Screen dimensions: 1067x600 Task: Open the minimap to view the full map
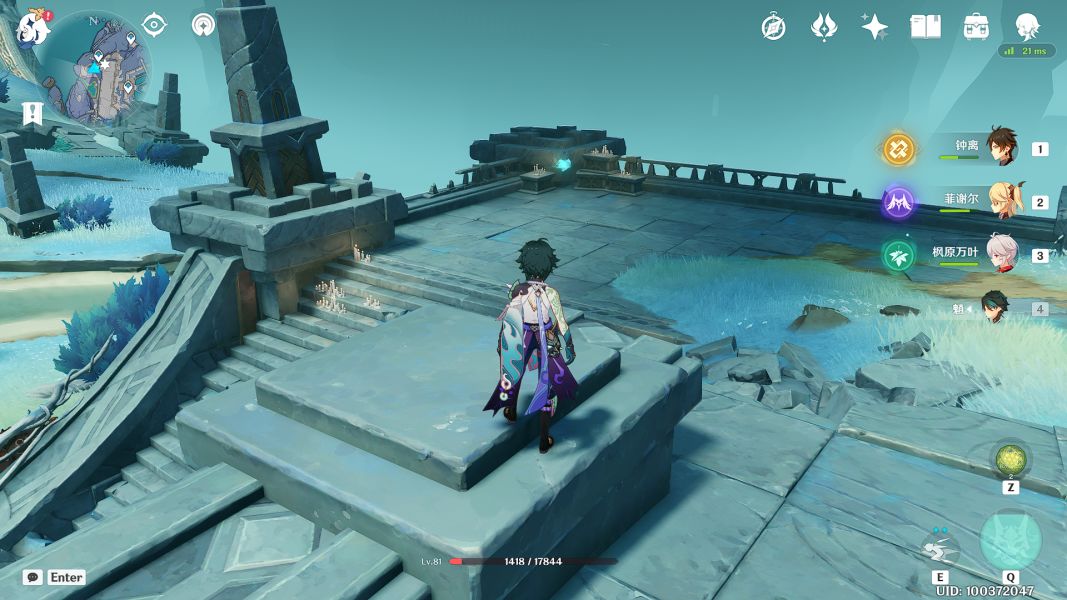pos(100,68)
